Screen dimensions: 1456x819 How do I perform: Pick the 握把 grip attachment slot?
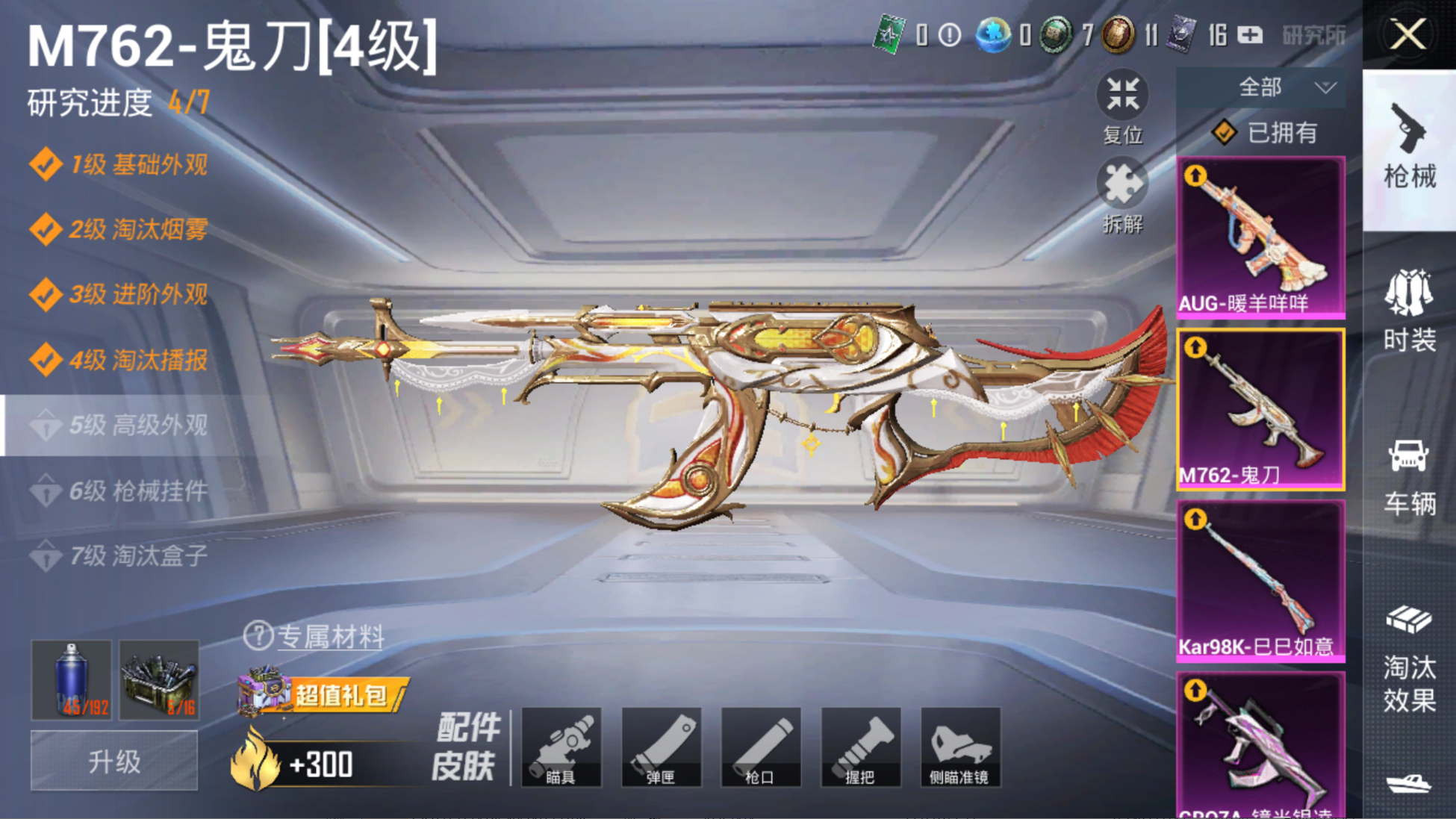coord(860,747)
